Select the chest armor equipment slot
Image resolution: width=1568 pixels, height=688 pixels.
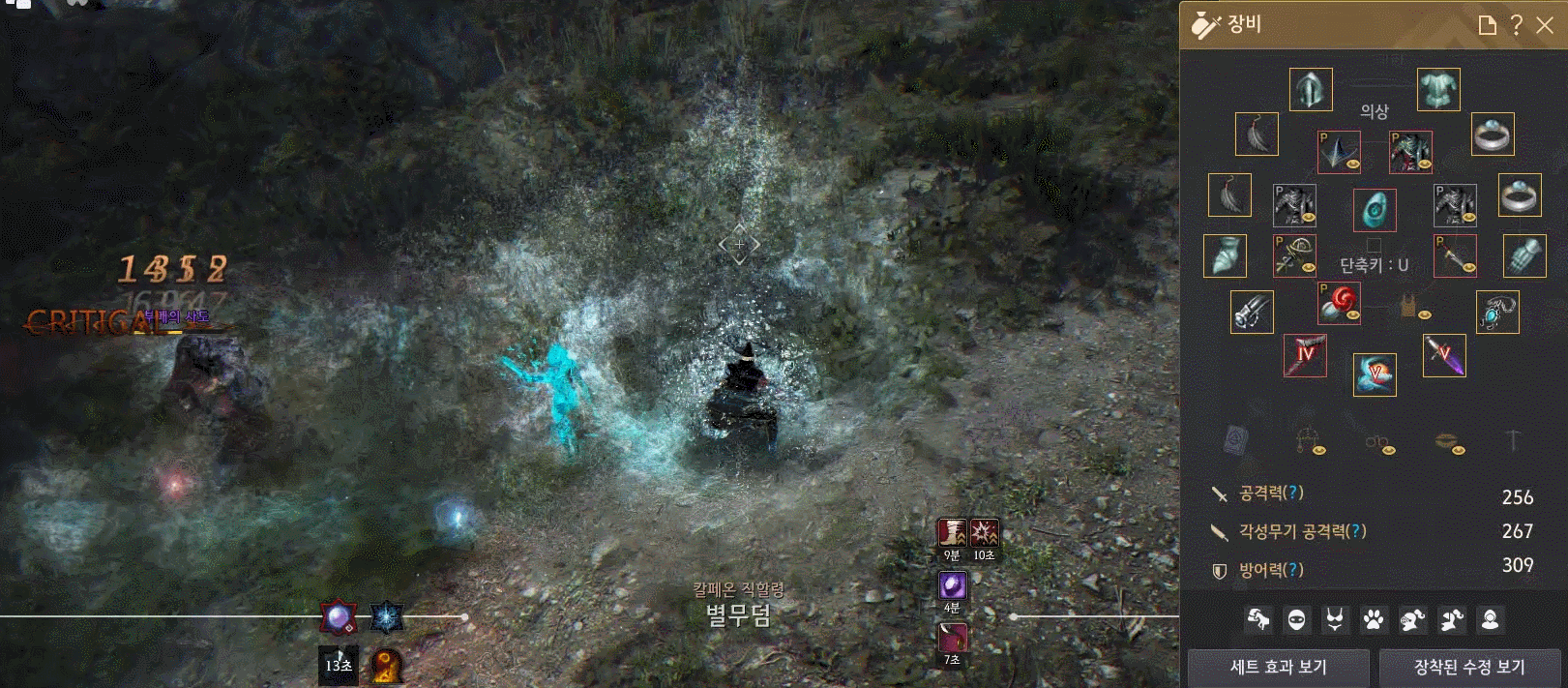(x=1438, y=90)
